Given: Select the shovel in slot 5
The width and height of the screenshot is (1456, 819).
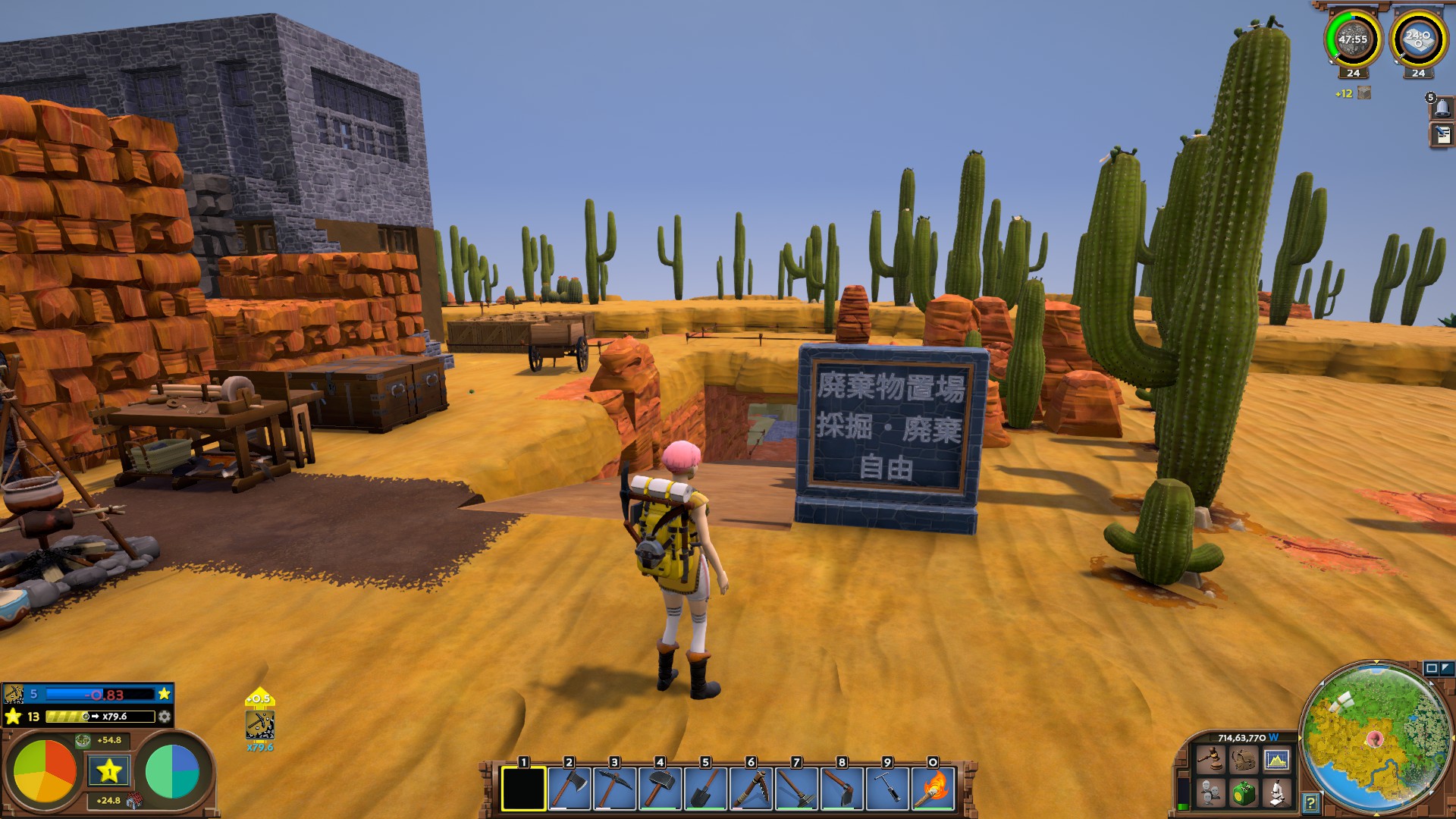Looking at the screenshot, I should (705, 789).
